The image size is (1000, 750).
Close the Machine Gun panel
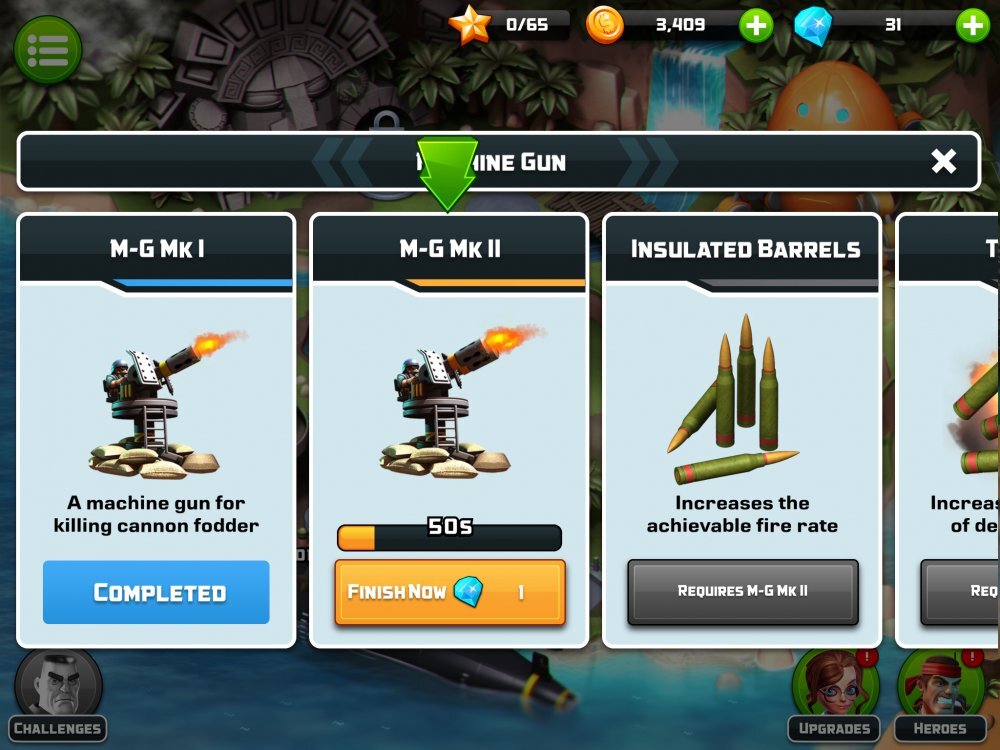(x=943, y=162)
